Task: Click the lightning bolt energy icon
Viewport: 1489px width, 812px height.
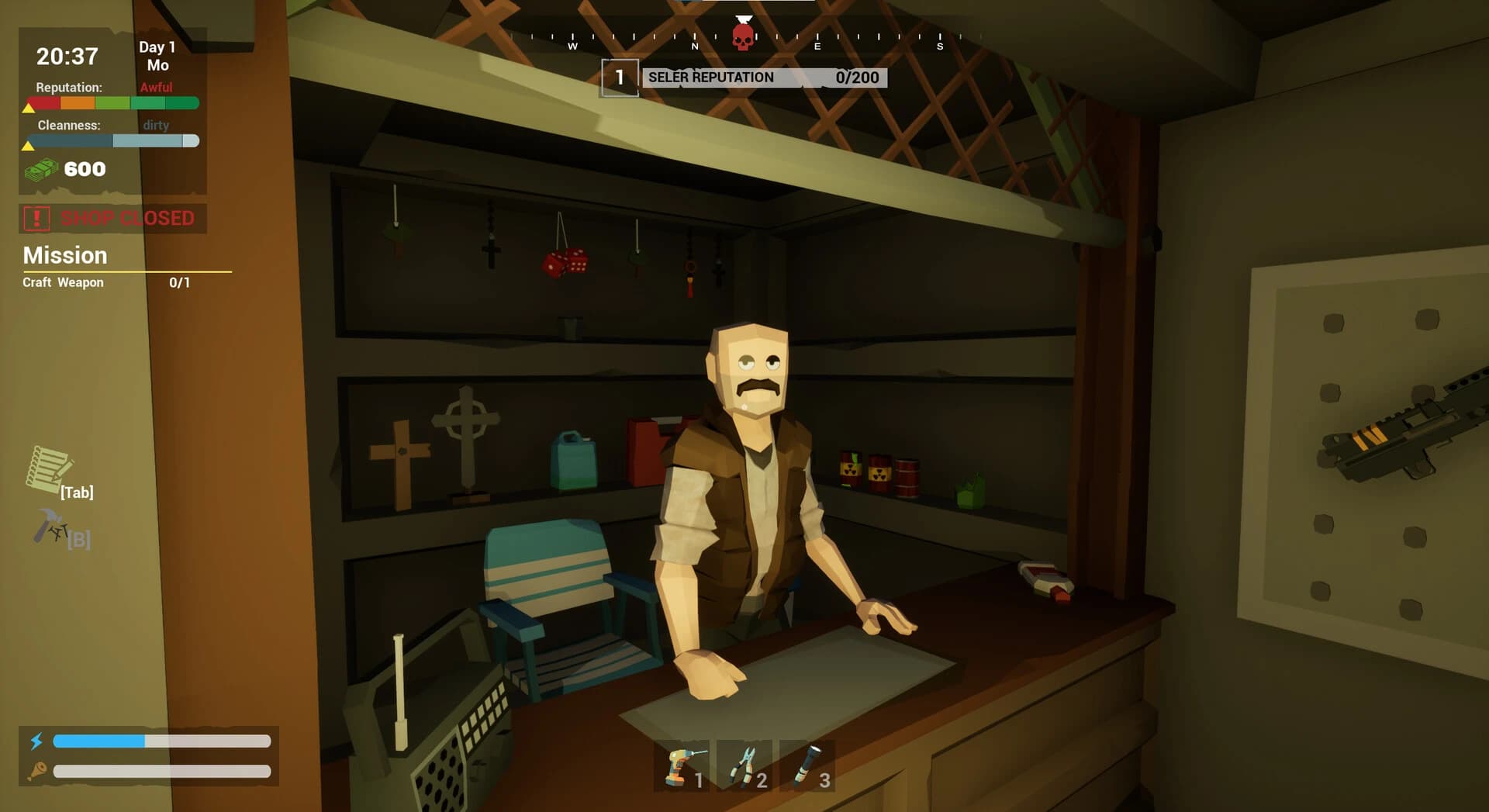Action: (37, 741)
